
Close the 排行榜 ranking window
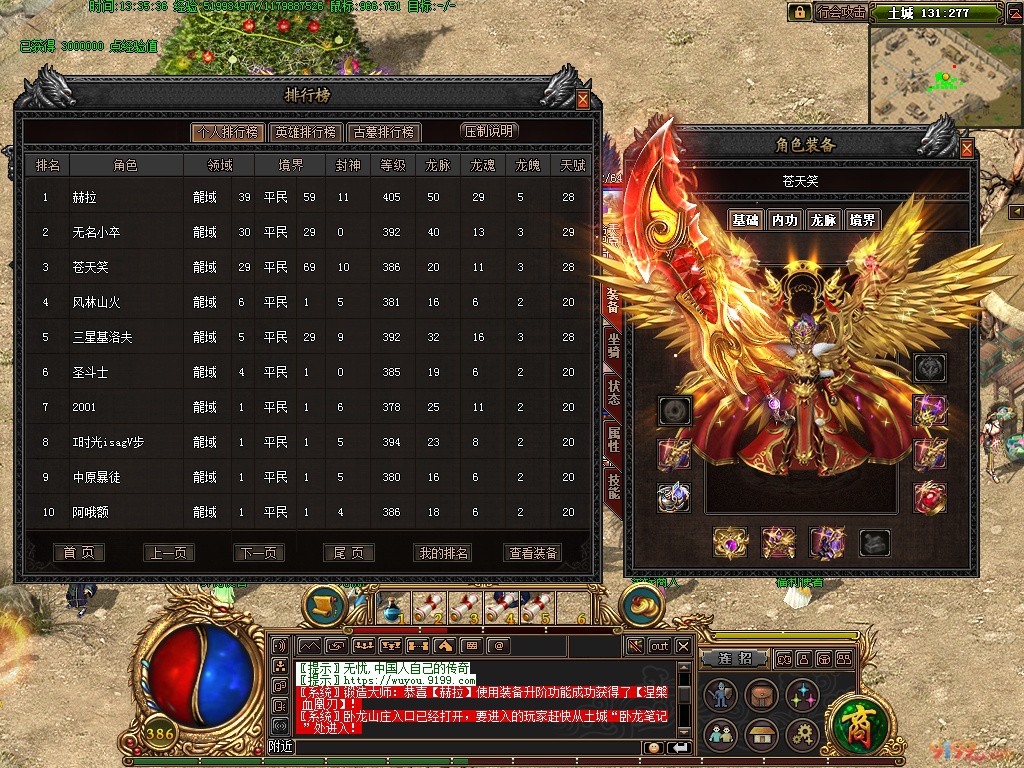tap(583, 99)
